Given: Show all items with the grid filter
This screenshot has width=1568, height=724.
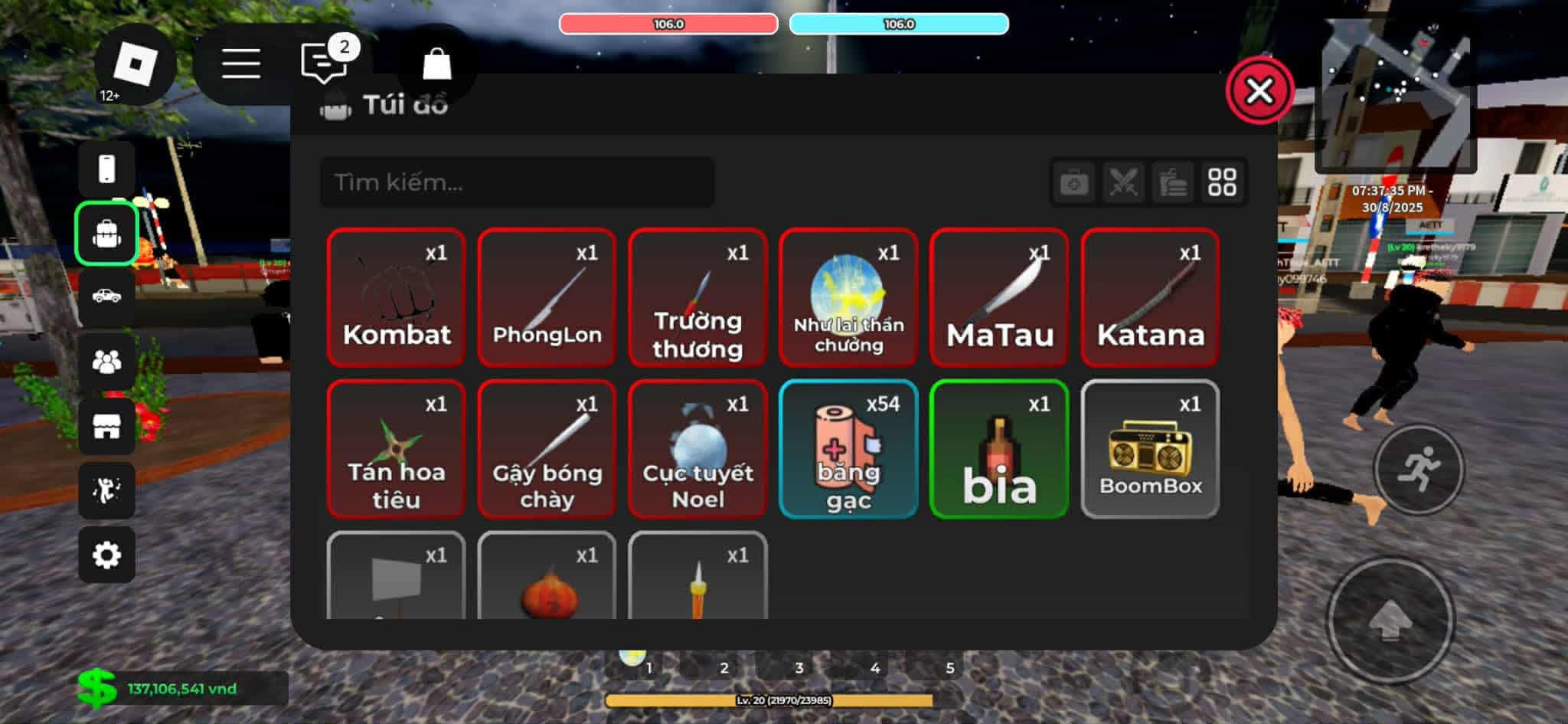Looking at the screenshot, I should (x=1222, y=182).
